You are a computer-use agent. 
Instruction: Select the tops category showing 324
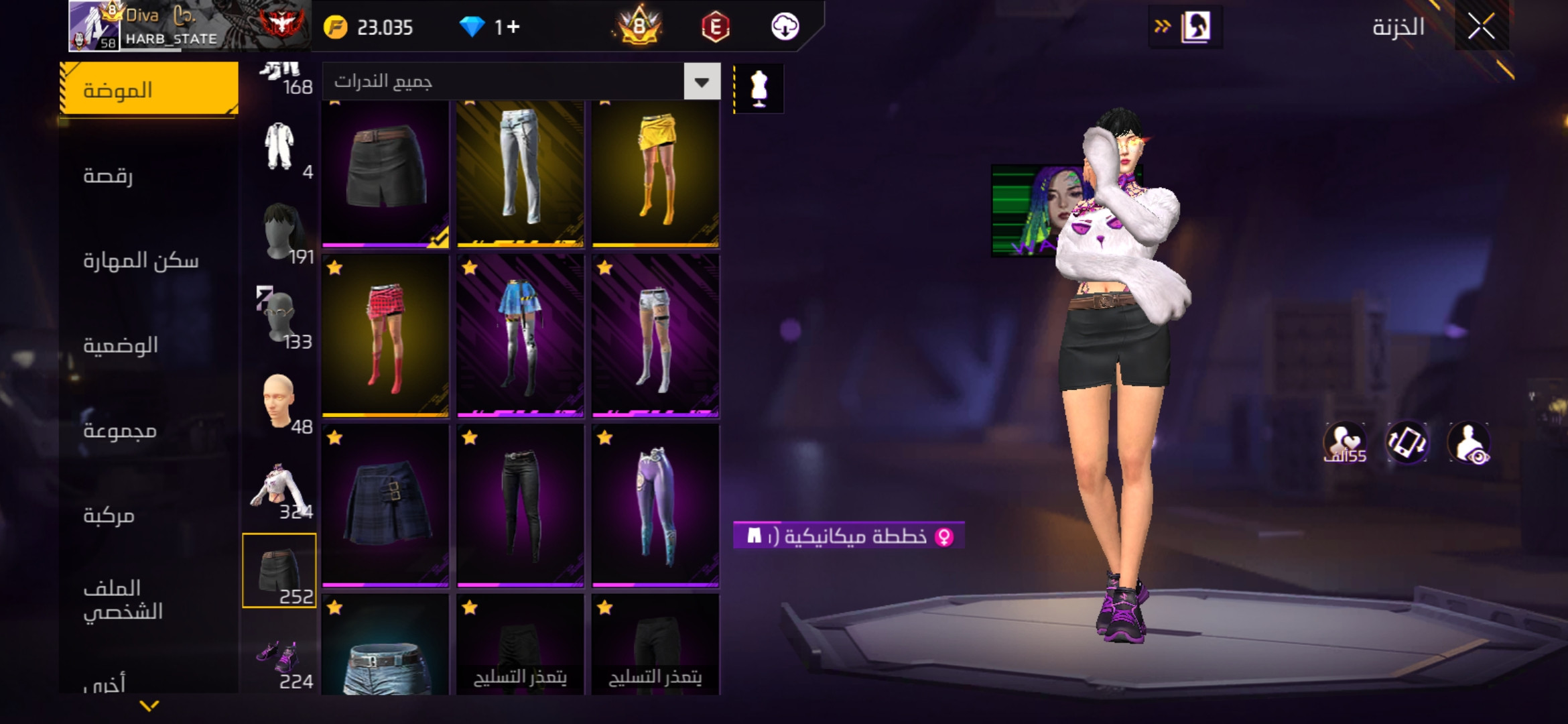click(280, 488)
